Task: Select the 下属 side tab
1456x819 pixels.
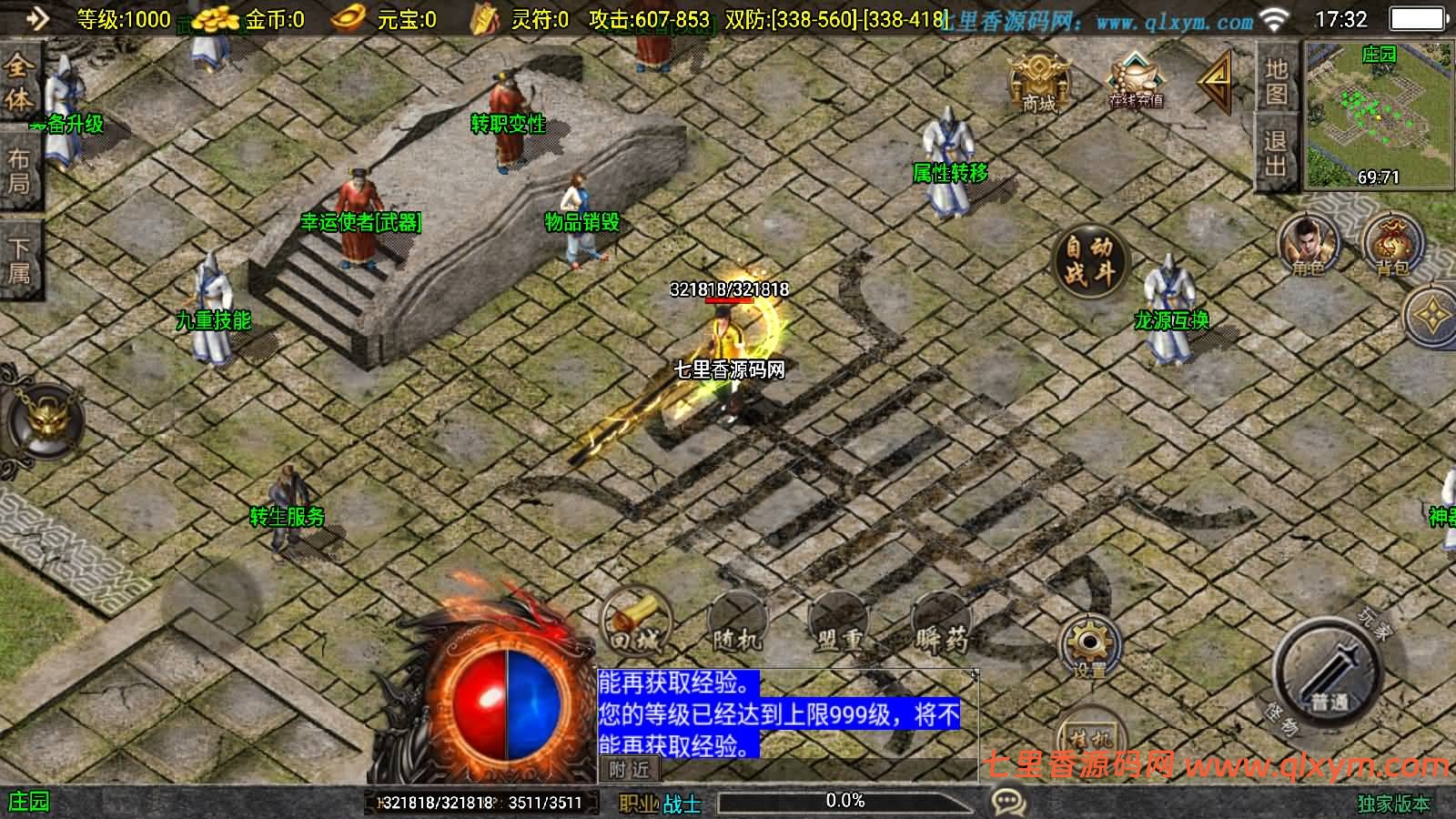Action: [19, 260]
